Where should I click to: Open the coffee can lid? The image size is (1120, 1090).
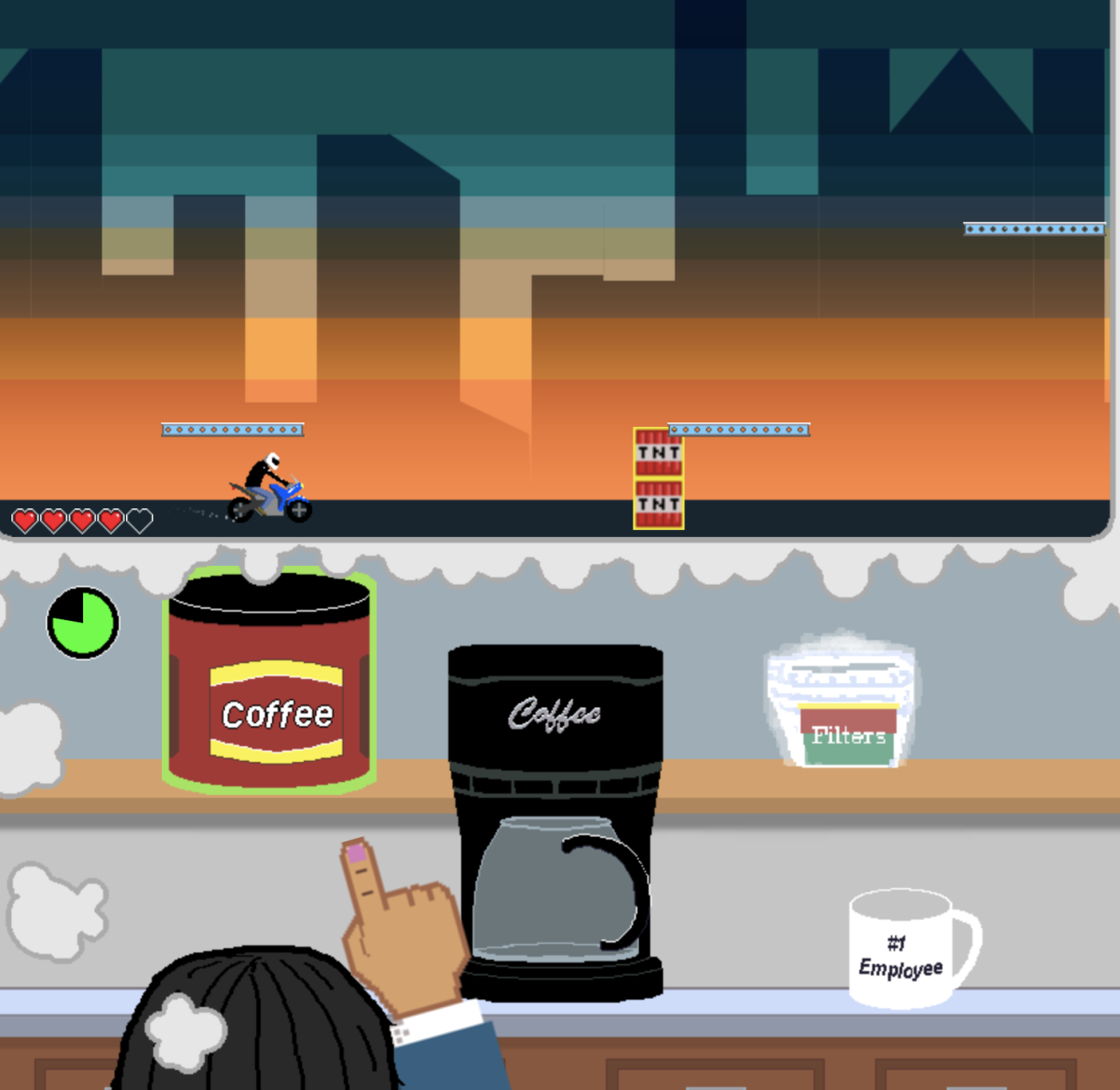click(x=269, y=597)
